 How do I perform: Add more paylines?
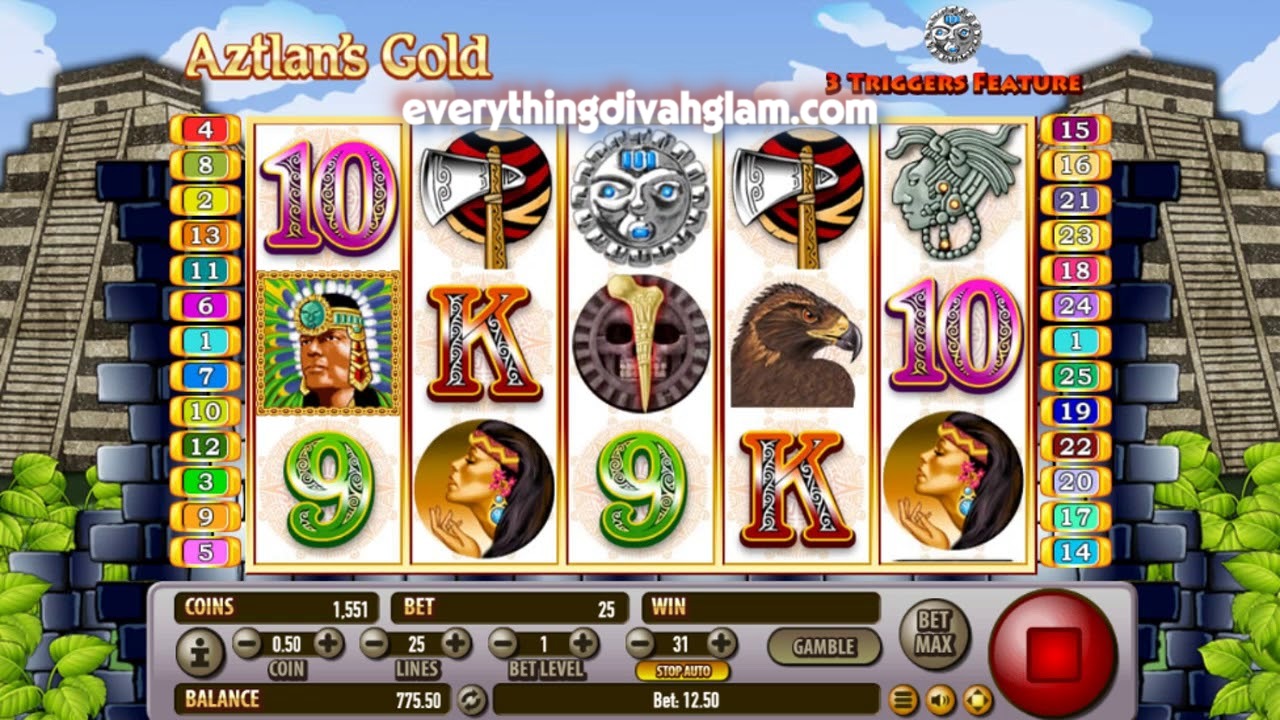456,642
